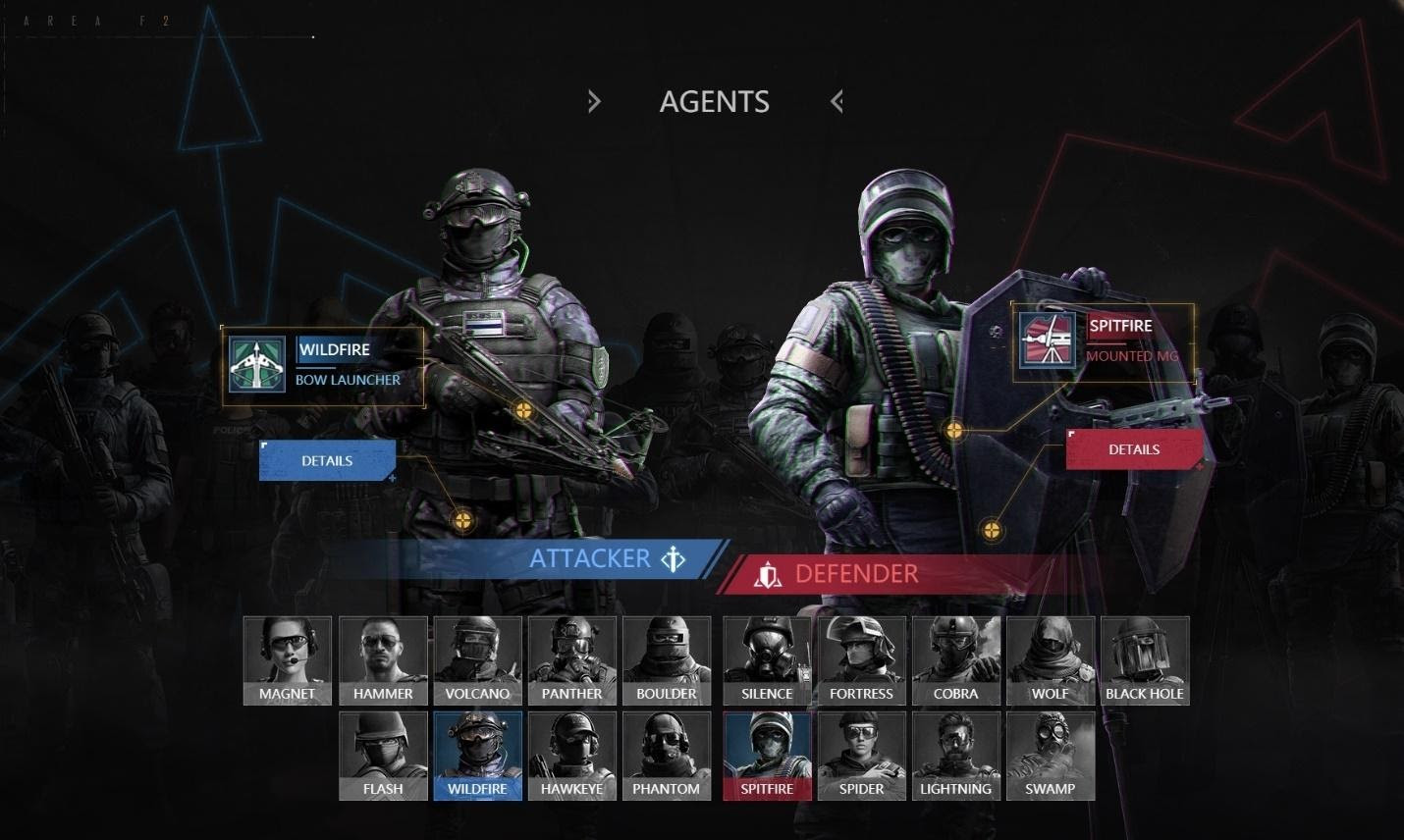Choose the Cobra defender portrait
The width and height of the screenshot is (1404, 840).
[x=955, y=659]
